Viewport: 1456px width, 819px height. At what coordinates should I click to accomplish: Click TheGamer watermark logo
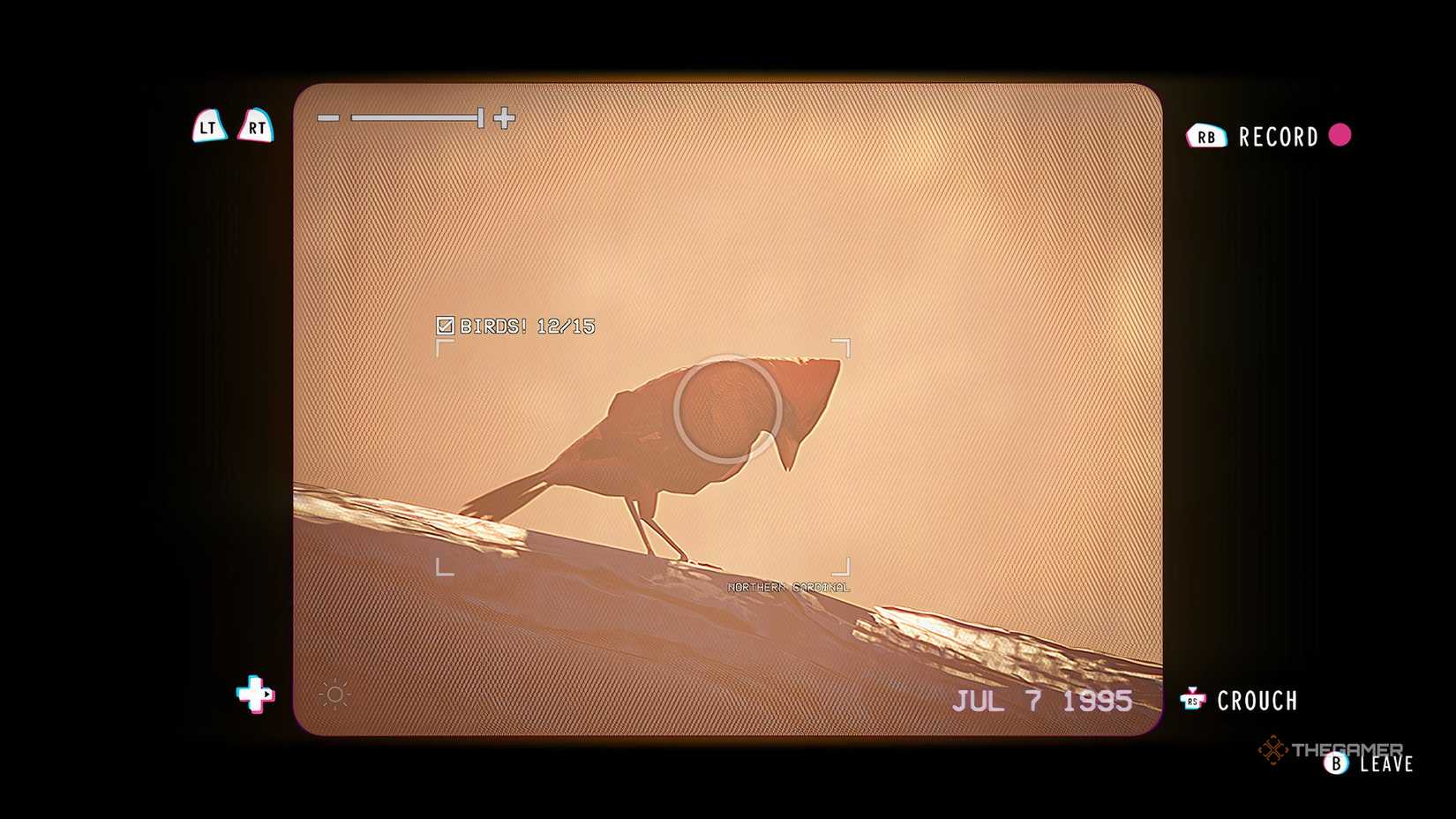[x=1329, y=747]
